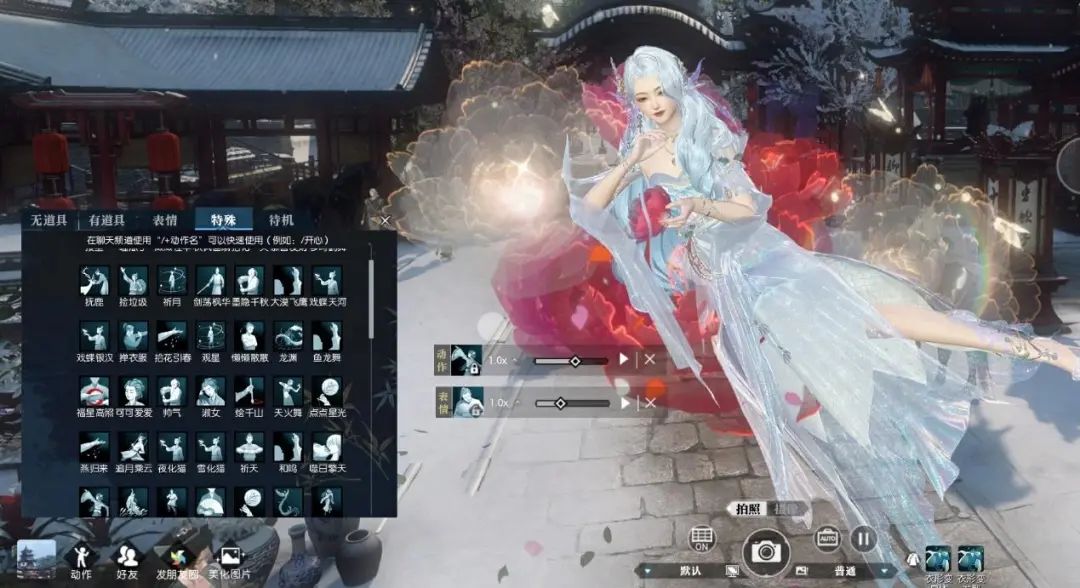Choose the 抚鹿 action icon
The height and width of the screenshot is (588, 1080).
(94, 281)
